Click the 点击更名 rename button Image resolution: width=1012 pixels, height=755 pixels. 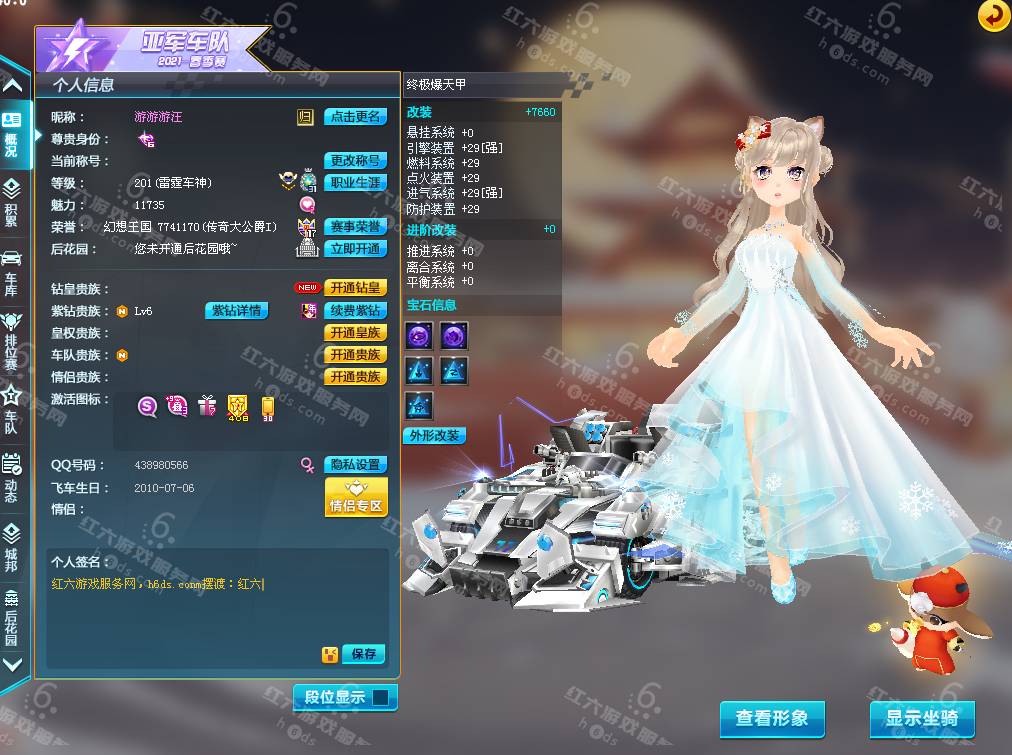tap(355, 117)
